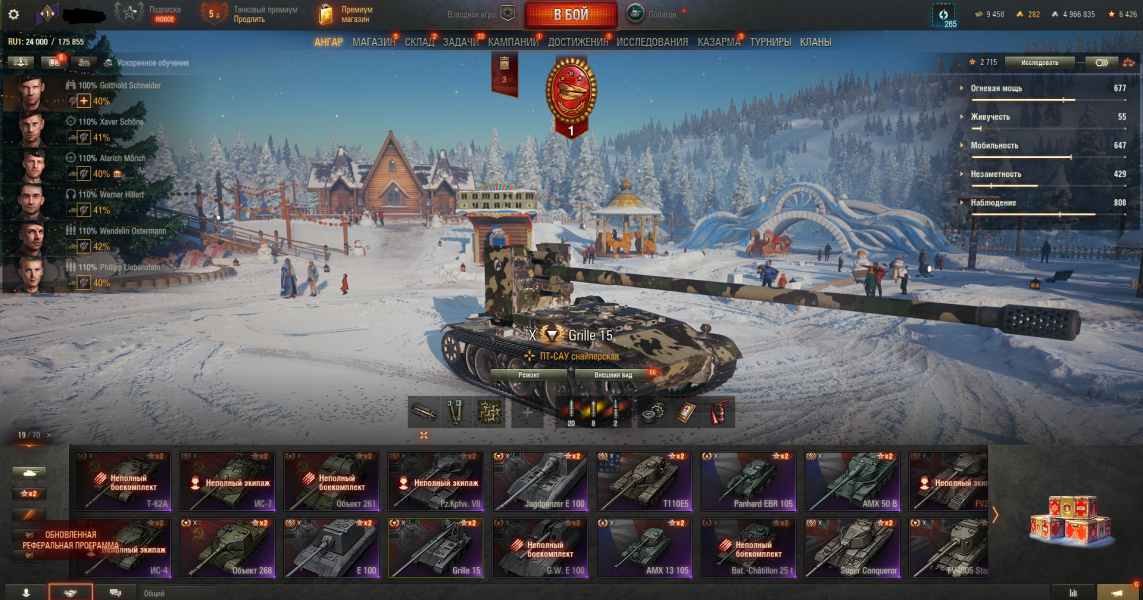Open the settings gear menu
Screen dimensions: 1143x600
coord(14,14)
